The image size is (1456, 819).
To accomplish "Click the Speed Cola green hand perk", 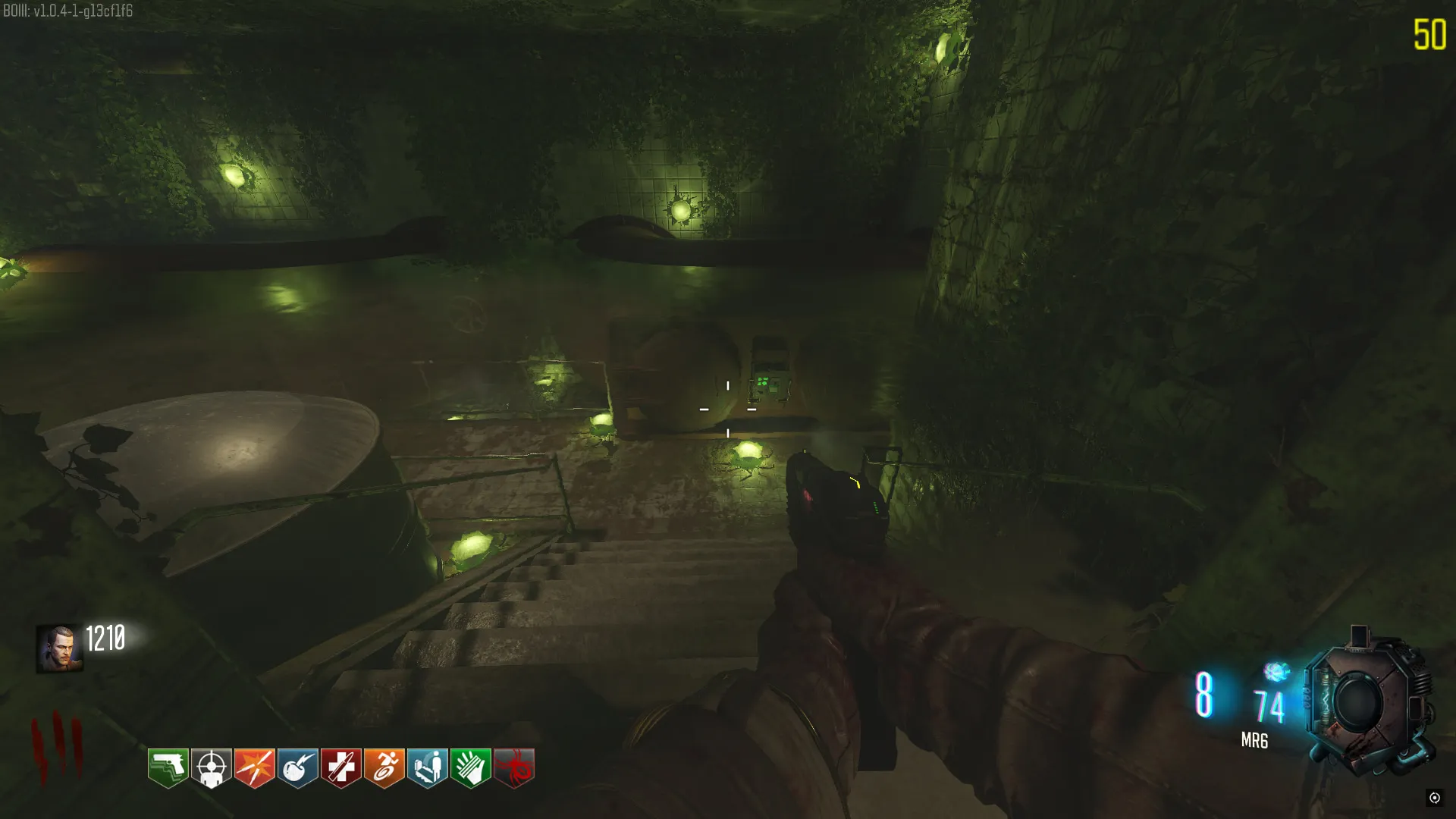I will coord(471,767).
